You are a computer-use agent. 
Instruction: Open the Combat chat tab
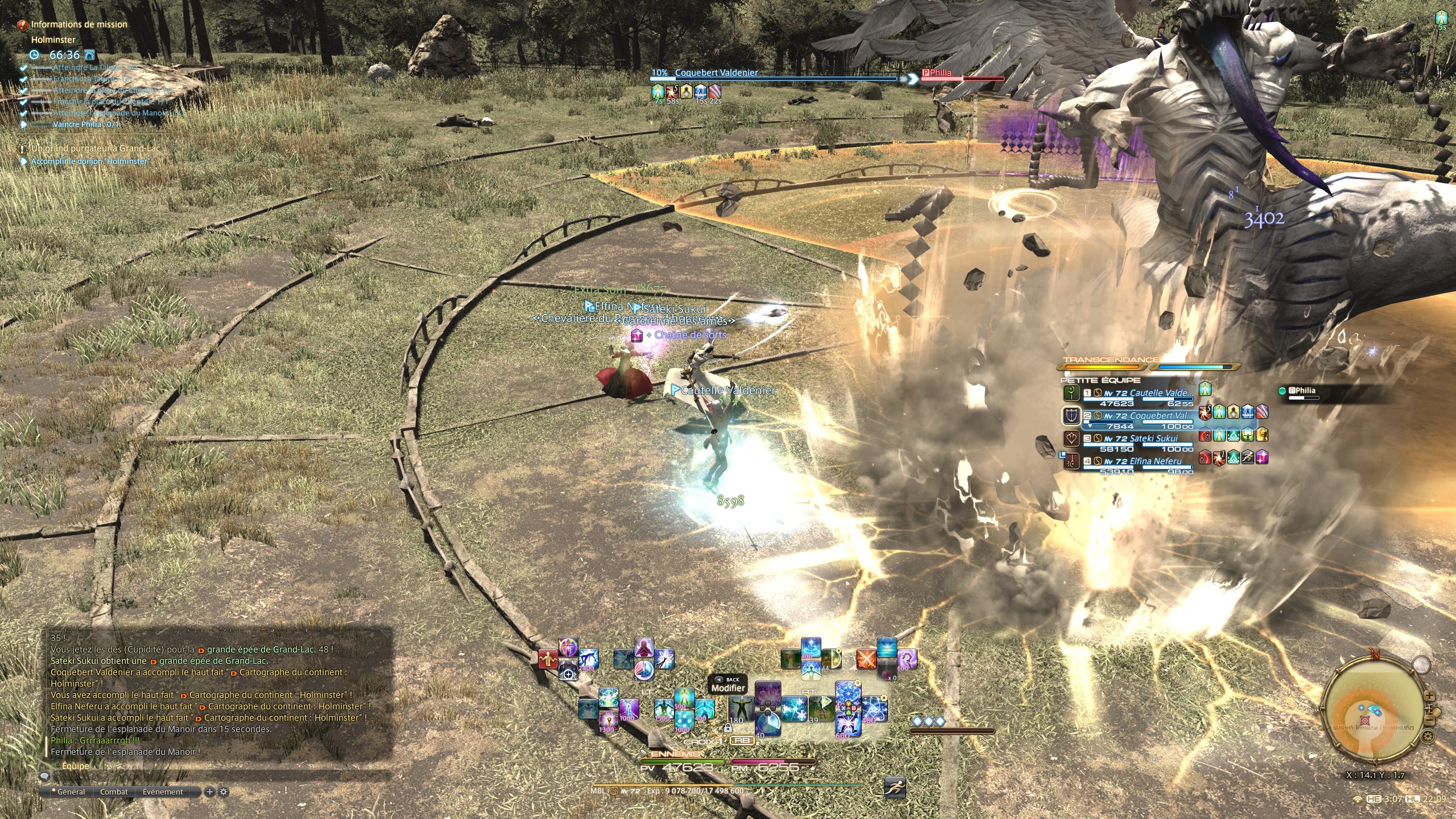[114, 792]
